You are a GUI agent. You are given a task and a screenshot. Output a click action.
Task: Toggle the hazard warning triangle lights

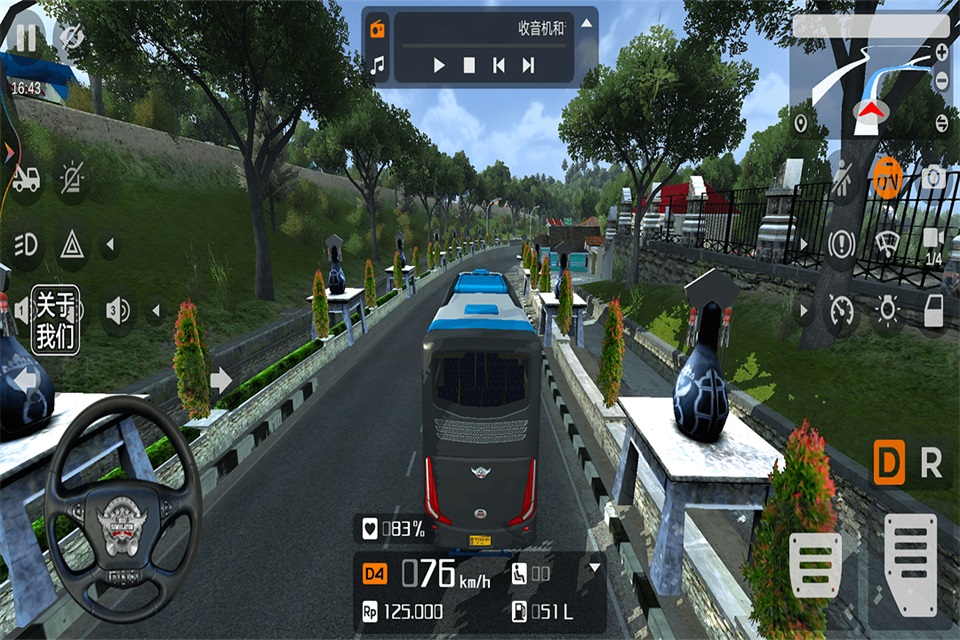pyautogui.click(x=71, y=243)
